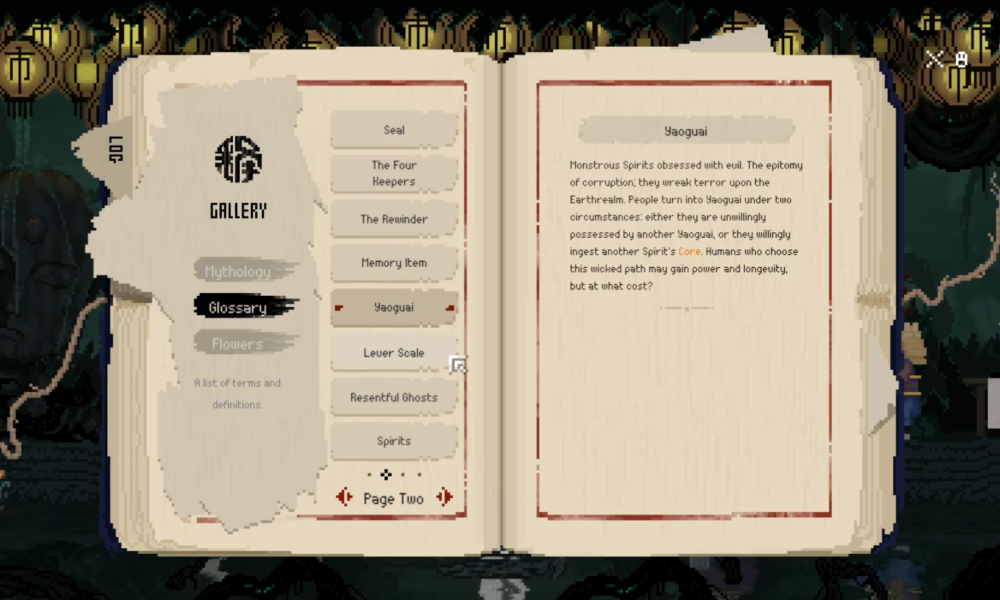Show the Resentful Ghosts definition

[394, 397]
